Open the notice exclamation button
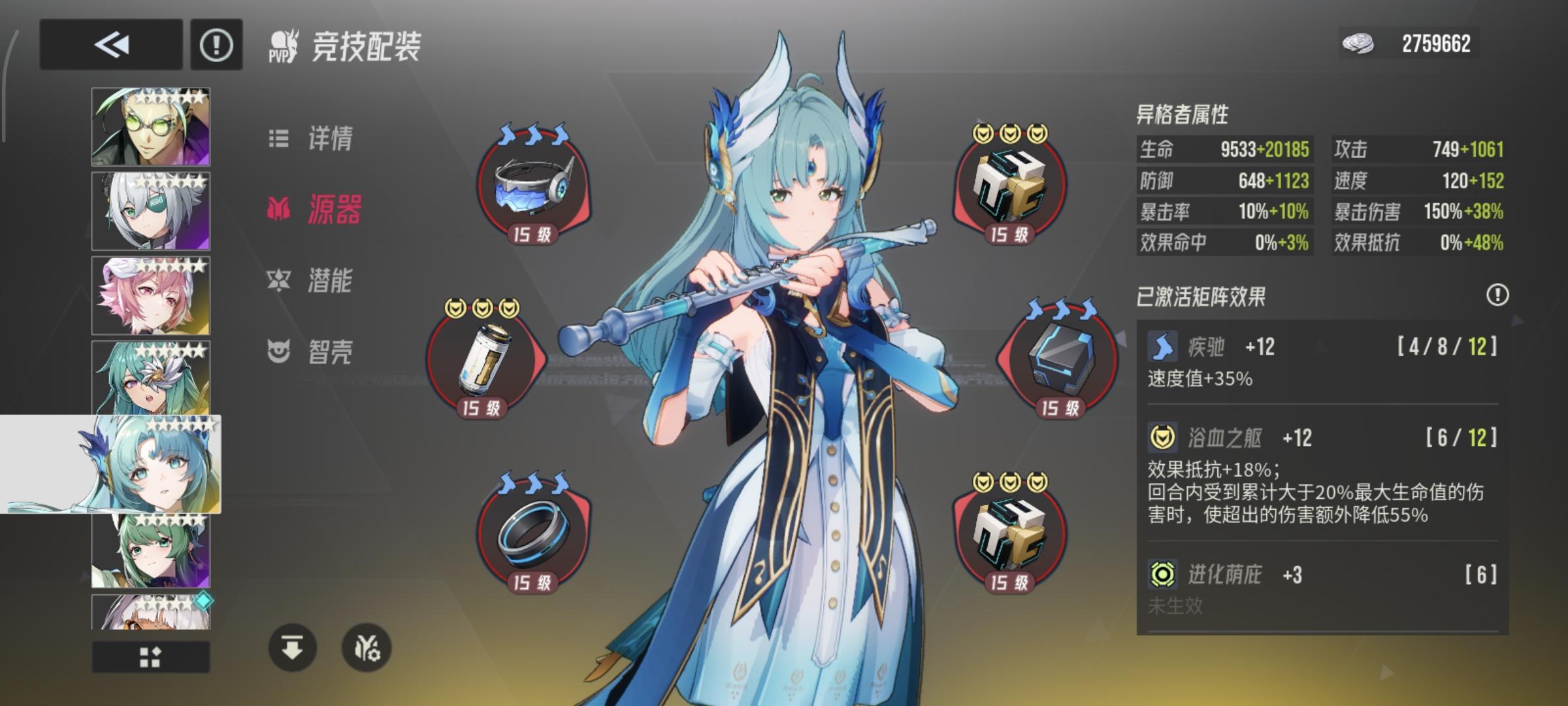Screen dimensions: 1568x706 216,44
